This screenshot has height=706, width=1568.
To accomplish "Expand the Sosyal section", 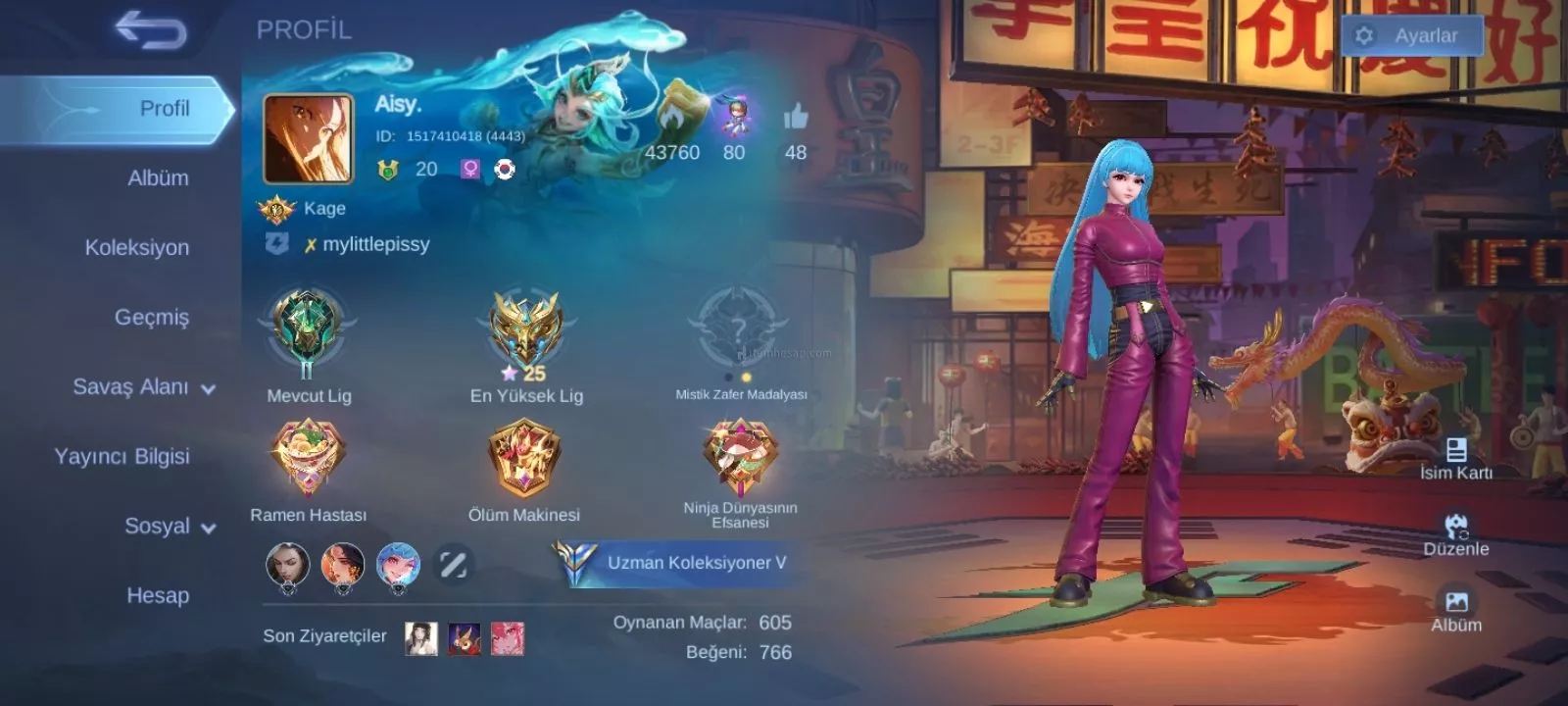I will (169, 527).
